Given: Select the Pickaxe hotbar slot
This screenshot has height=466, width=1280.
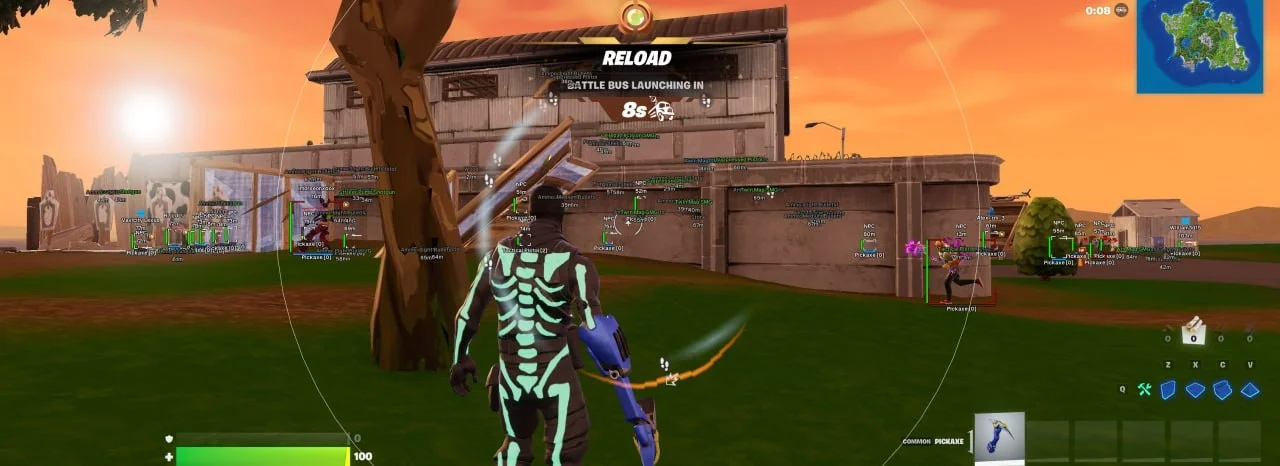Looking at the screenshot, I should 999,438.
